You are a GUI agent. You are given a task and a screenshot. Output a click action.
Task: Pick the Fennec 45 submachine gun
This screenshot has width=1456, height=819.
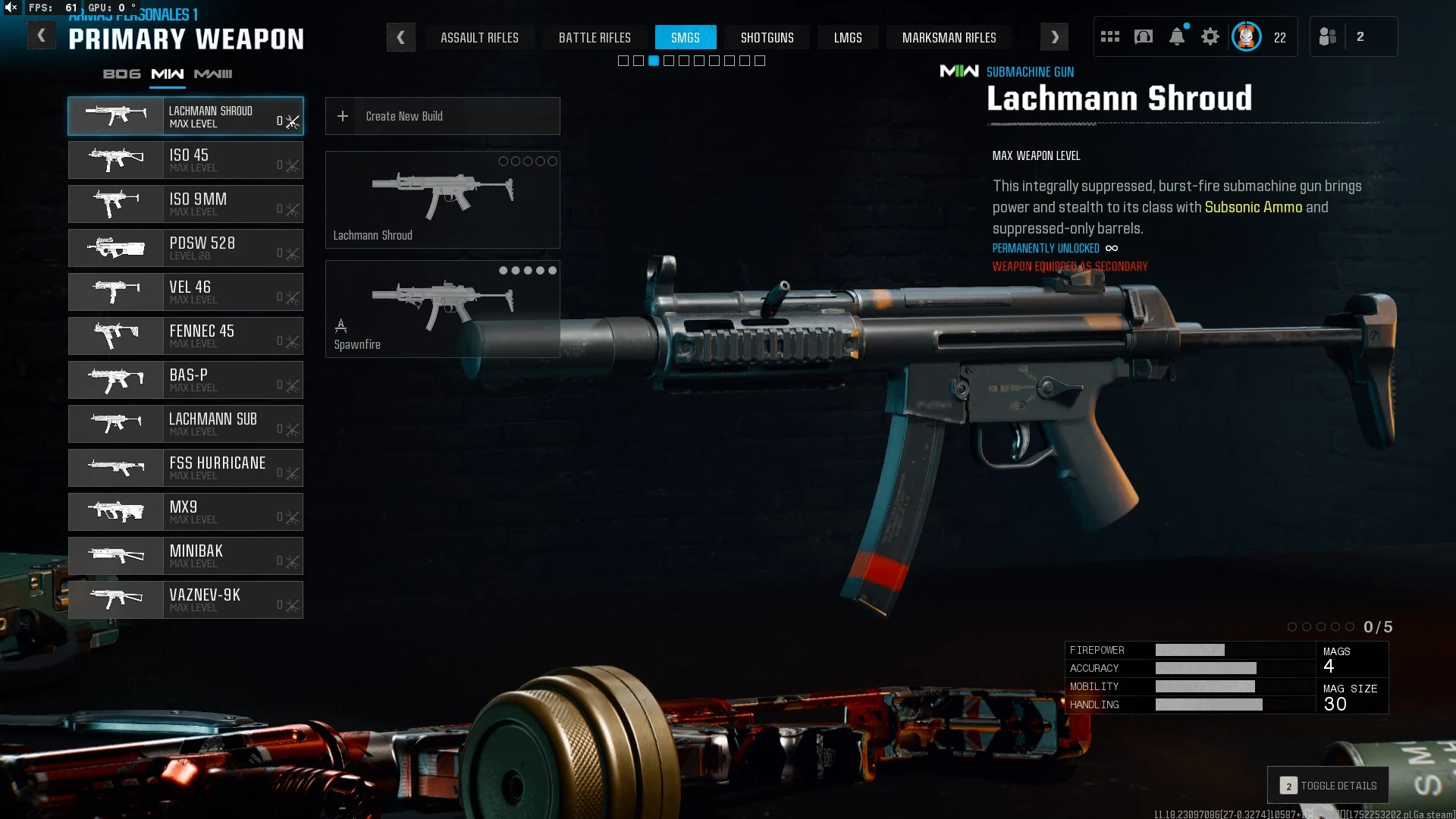pos(186,336)
